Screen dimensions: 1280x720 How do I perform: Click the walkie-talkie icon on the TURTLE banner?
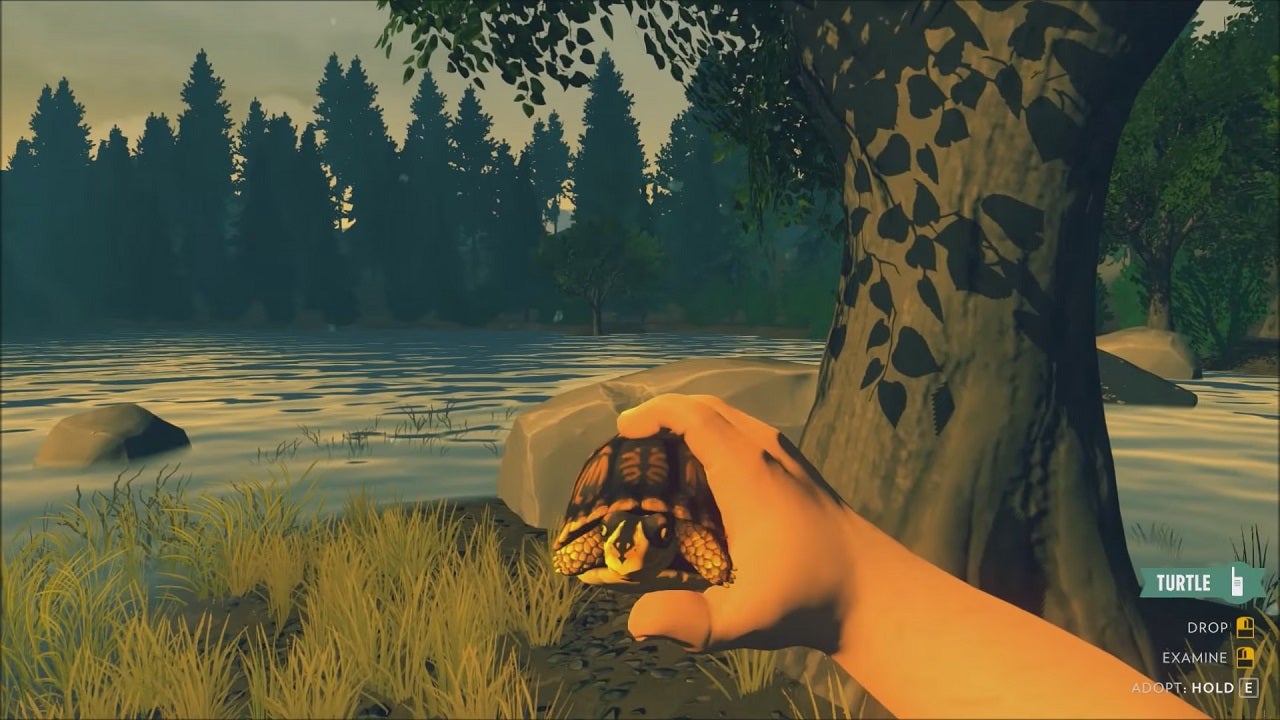click(x=1236, y=582)
